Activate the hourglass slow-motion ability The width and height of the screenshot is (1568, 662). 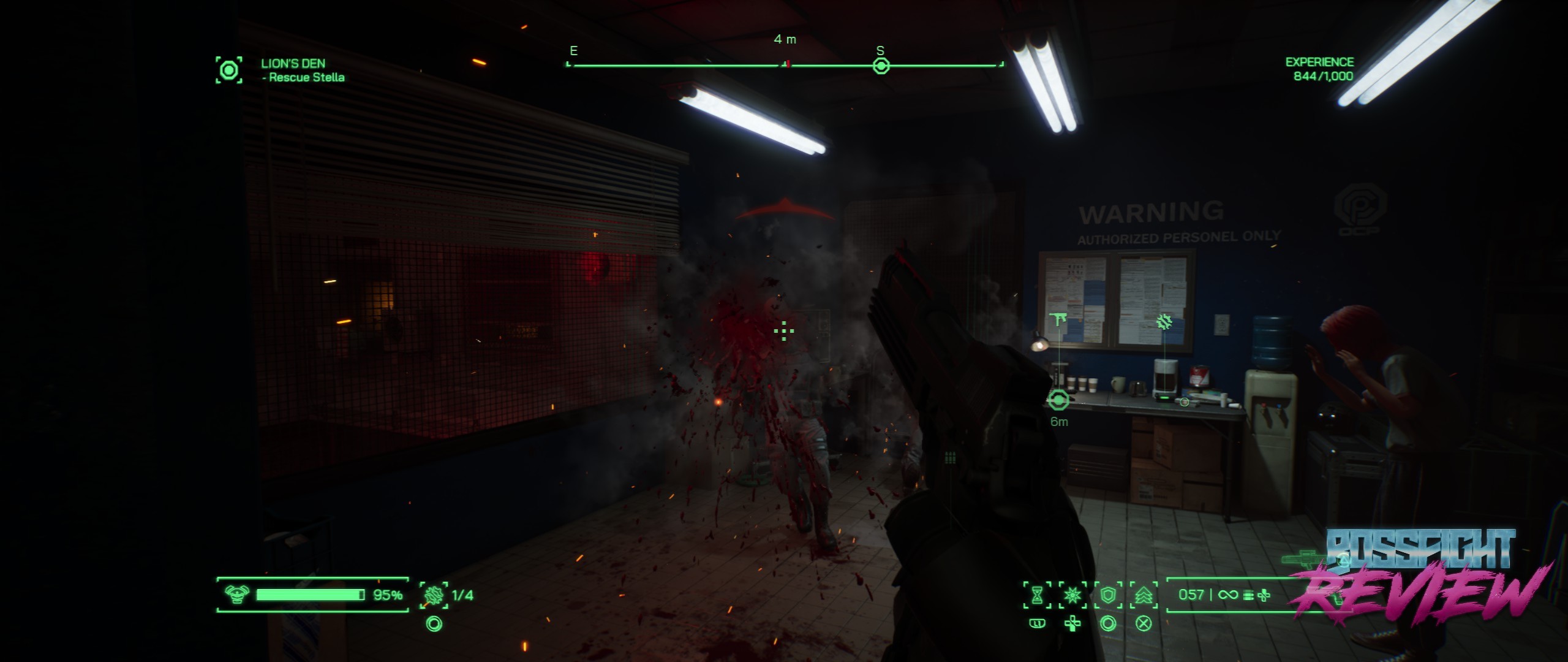(x=1037, y=595)
